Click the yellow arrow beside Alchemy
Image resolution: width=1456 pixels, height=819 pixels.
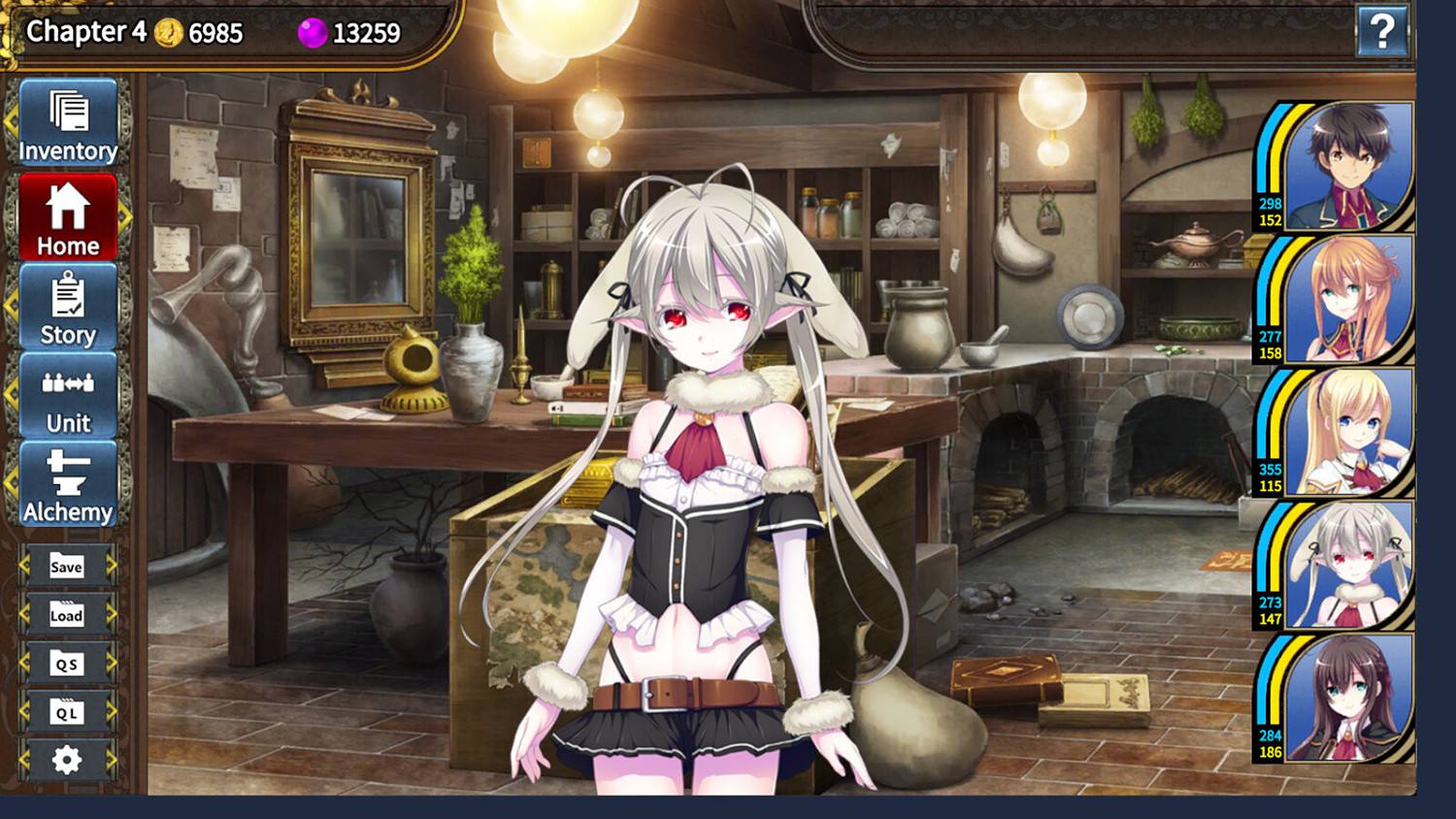point(11,483)
